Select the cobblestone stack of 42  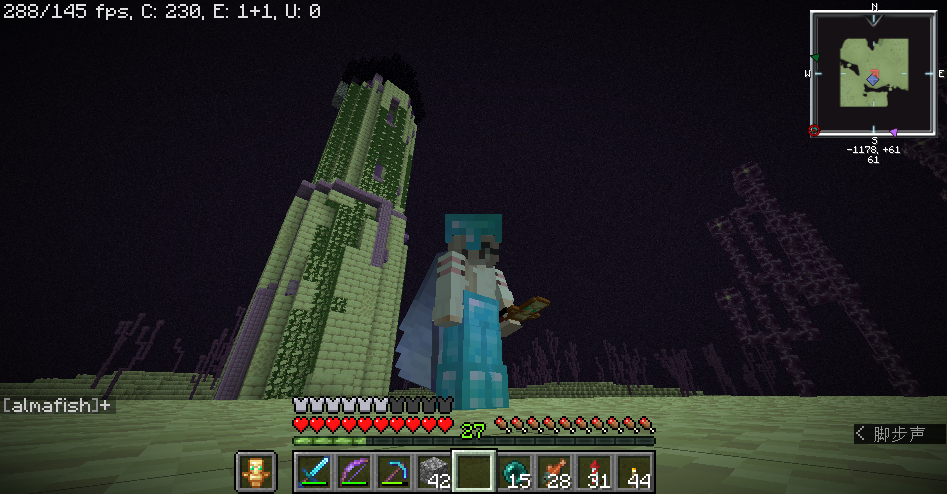point(433,471)
